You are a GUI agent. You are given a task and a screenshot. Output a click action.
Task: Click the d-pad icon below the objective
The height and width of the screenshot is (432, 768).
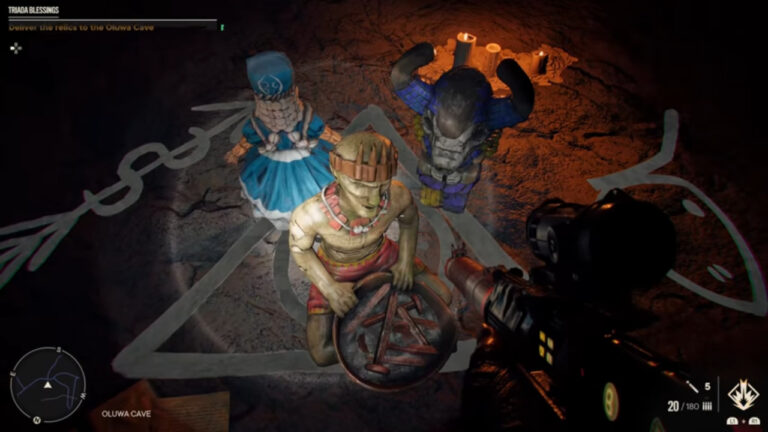(x=16, y=47)
